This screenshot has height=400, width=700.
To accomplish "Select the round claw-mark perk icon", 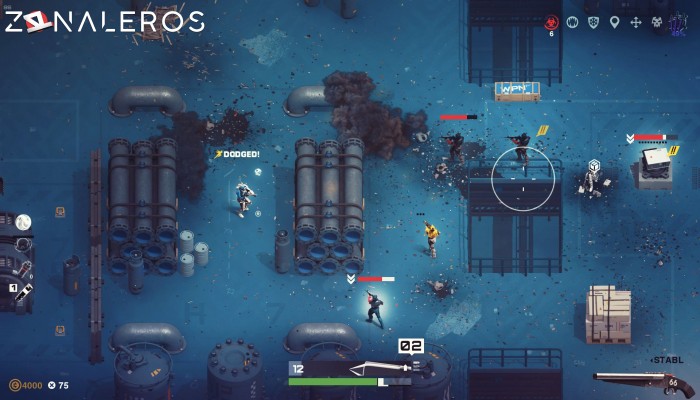I will (x=571, y=21).
